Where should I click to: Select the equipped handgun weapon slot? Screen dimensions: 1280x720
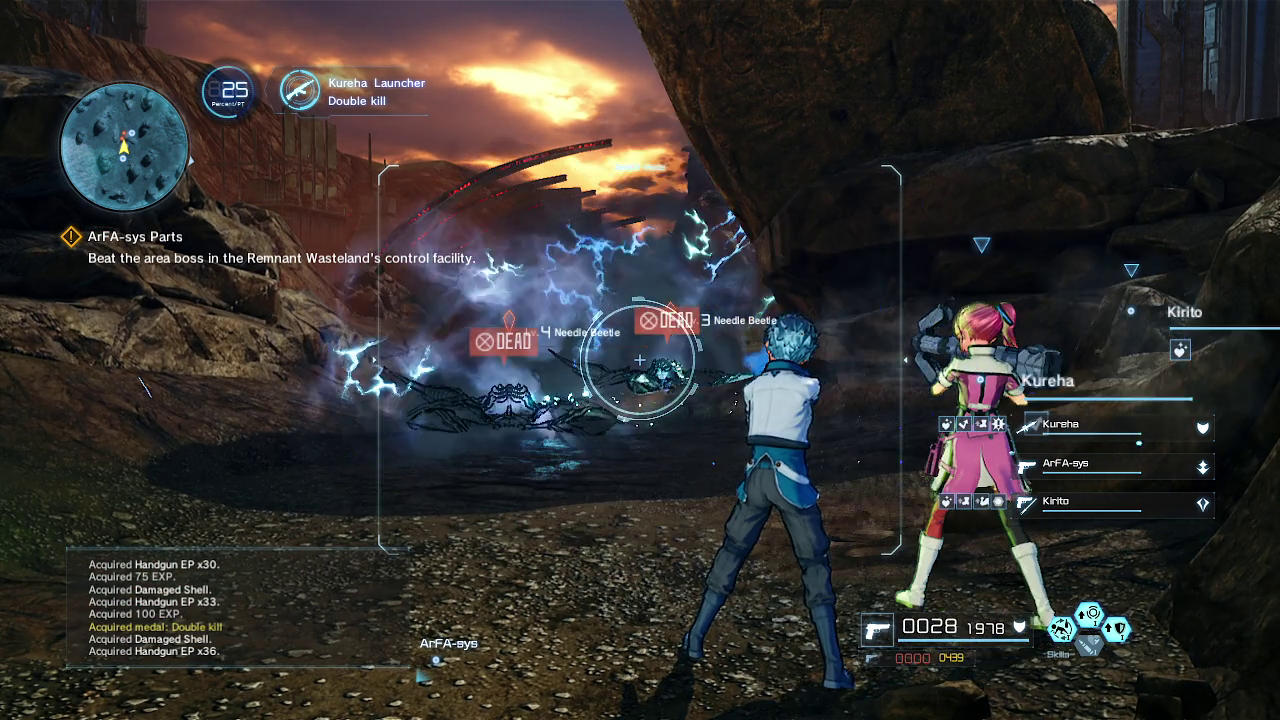click(878, 630)
